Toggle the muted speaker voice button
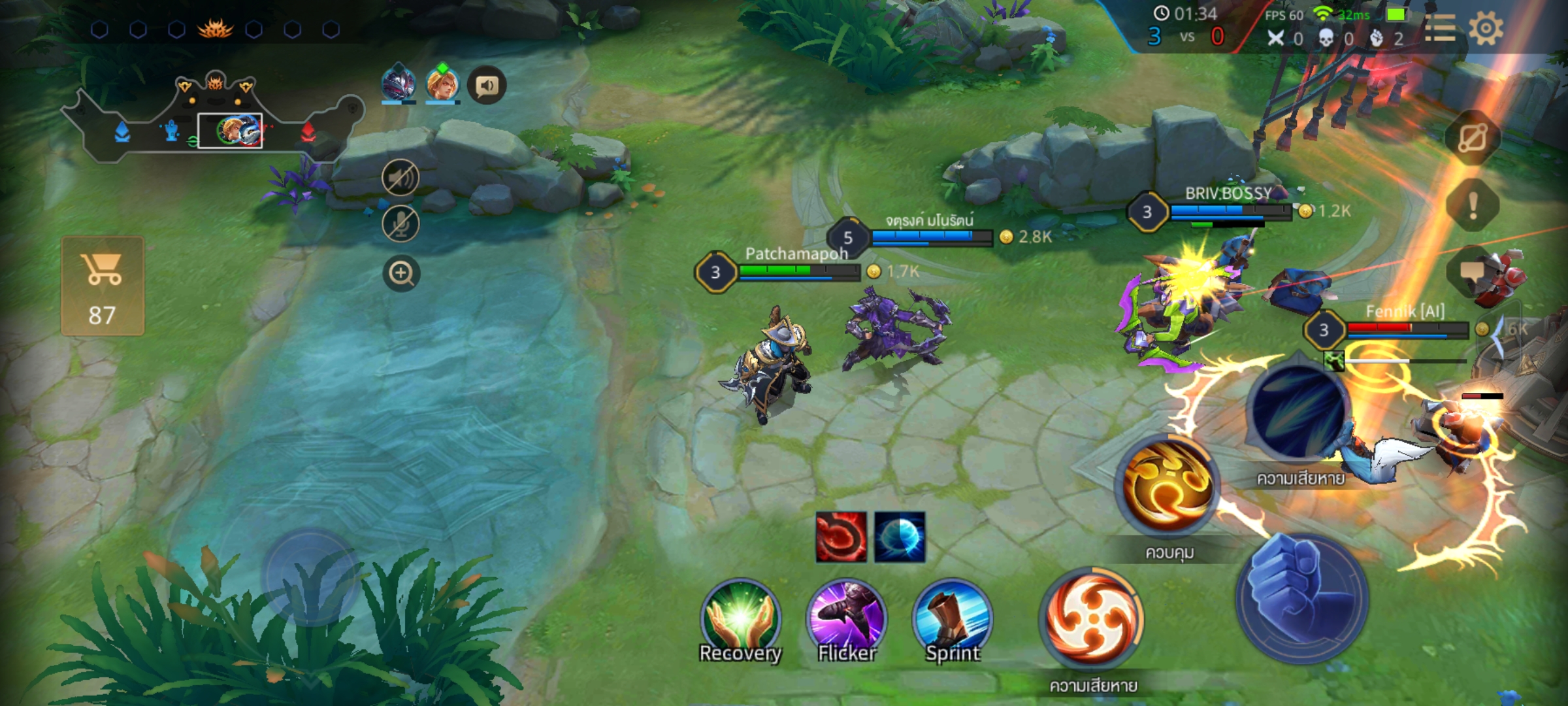The width and height of the screenshot is (1568, 706). (400, 177)
